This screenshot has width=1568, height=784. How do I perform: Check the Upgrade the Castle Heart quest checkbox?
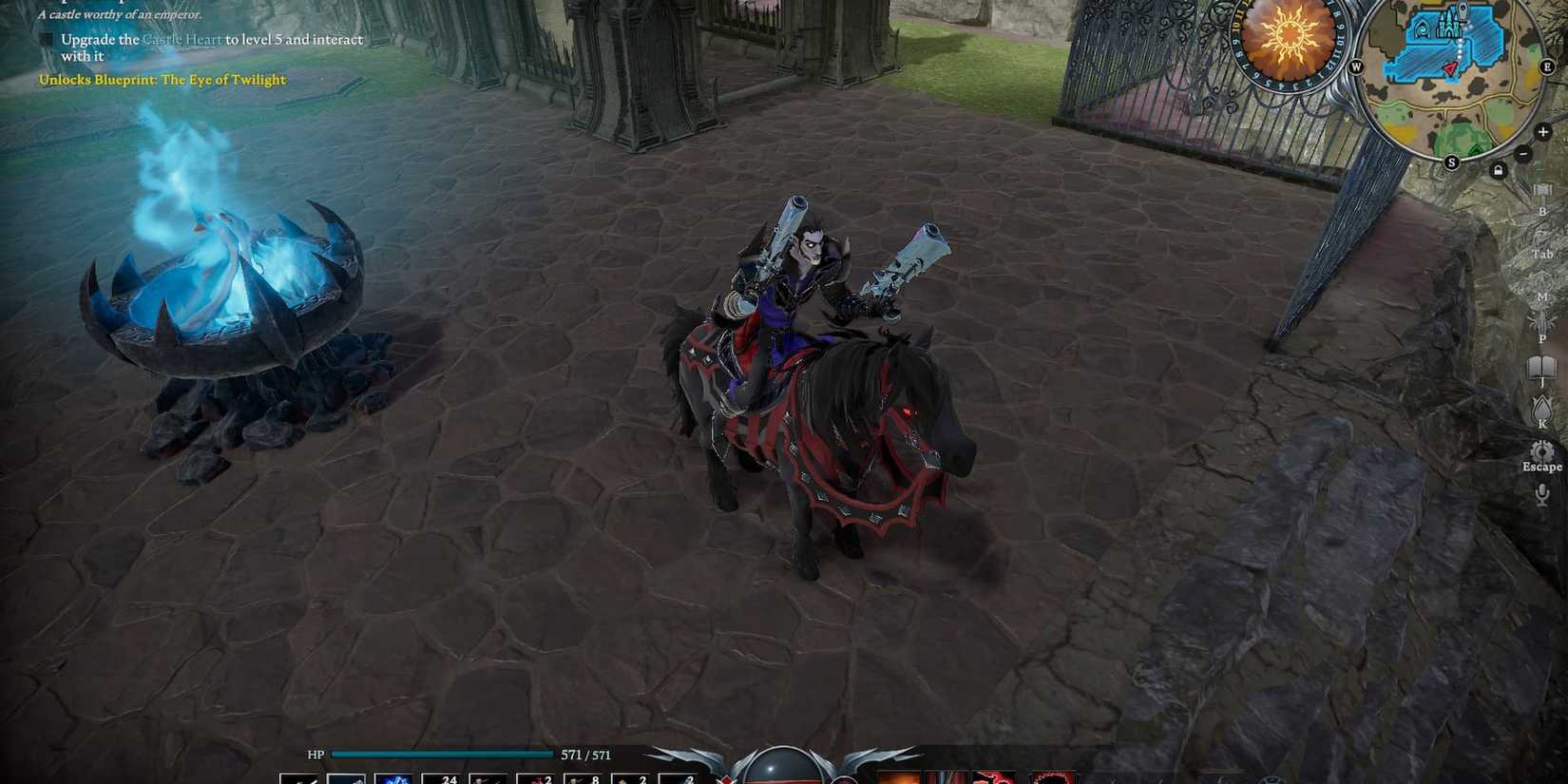click(48, 40)
